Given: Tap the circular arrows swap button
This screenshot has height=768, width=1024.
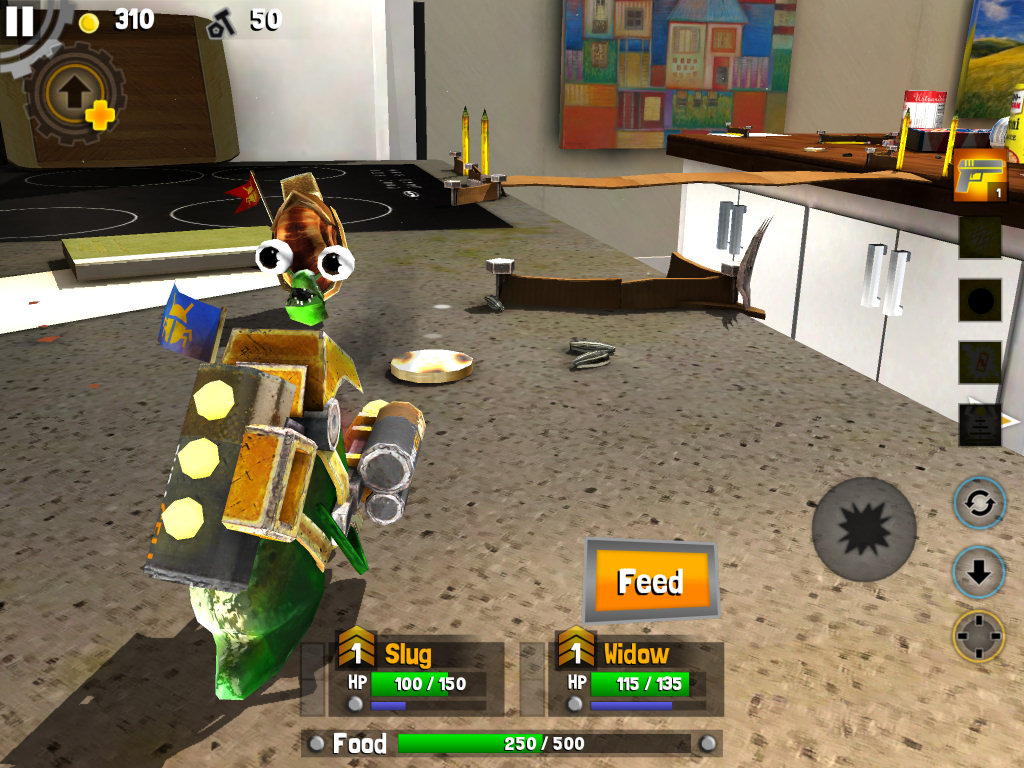Looking at the screenshot, I should (x=978, y=504).
